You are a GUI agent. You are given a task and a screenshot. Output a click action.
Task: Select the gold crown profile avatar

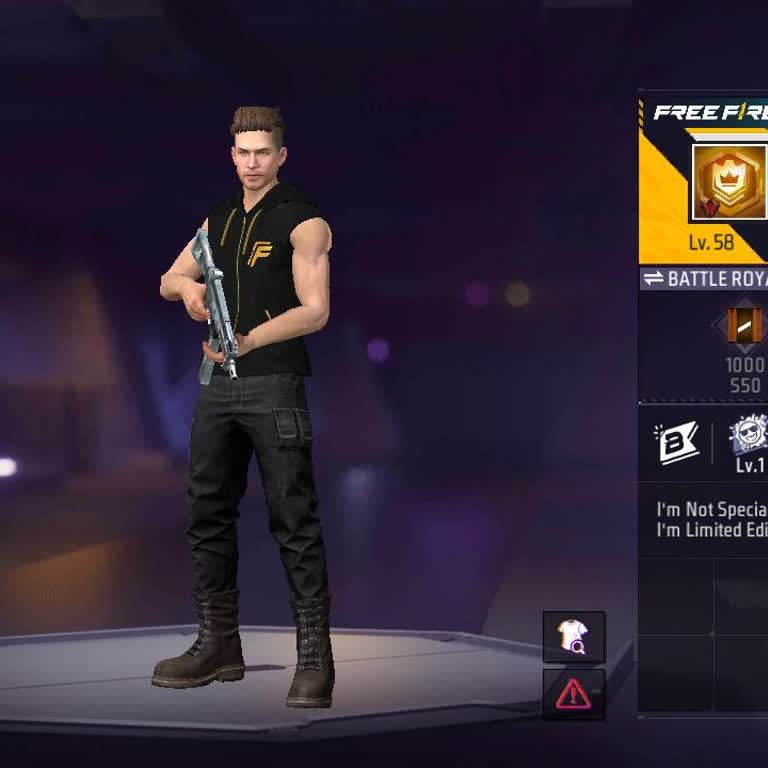click(729, 181)
